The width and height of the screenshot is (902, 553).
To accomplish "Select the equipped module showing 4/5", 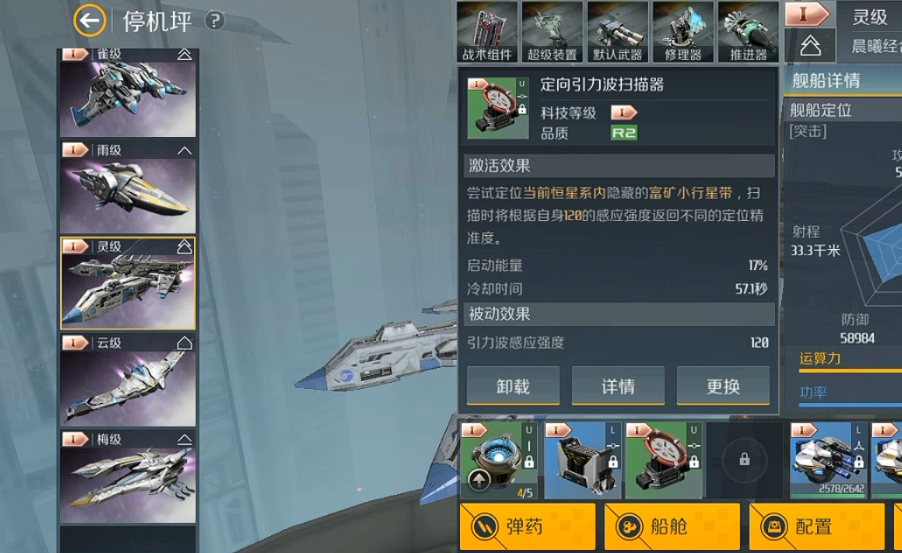I will point(498,460).
